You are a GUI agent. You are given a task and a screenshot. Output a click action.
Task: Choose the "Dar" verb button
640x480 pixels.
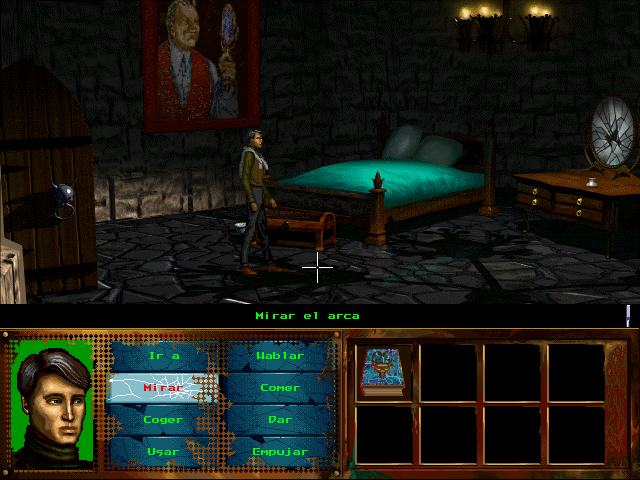pos(279,420)
